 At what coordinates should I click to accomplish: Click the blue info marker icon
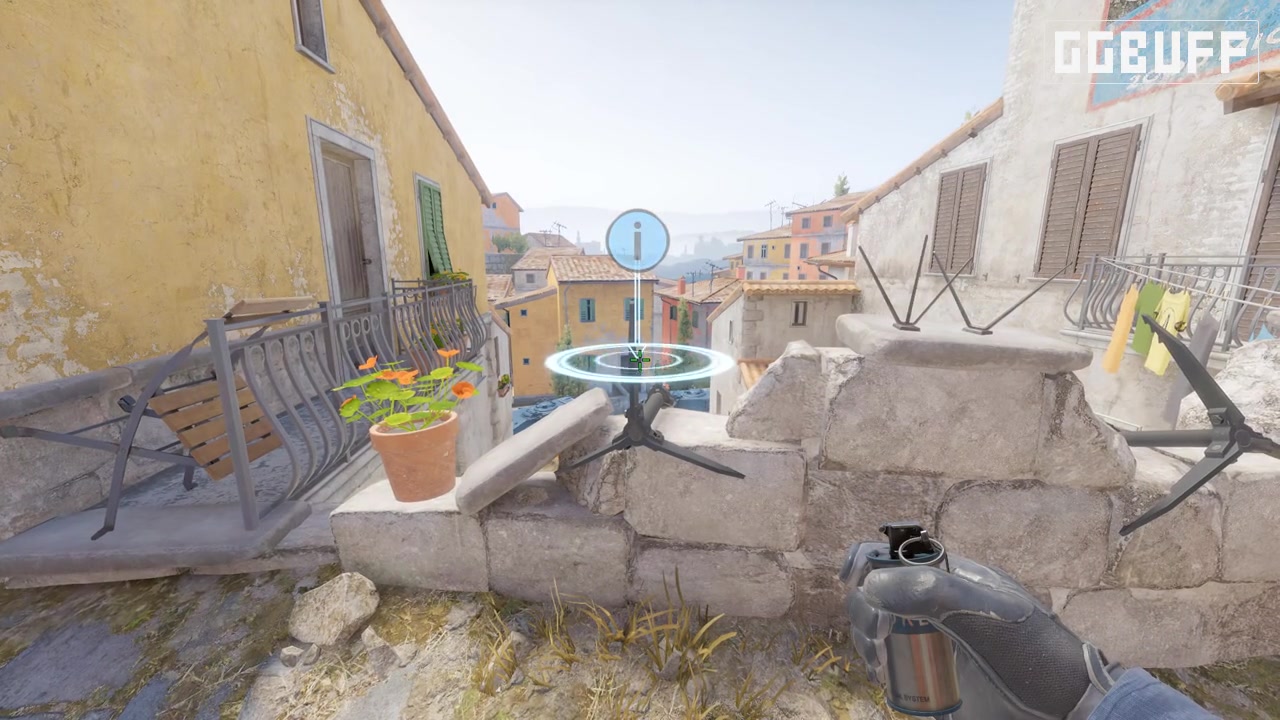[x=637, y=239]
